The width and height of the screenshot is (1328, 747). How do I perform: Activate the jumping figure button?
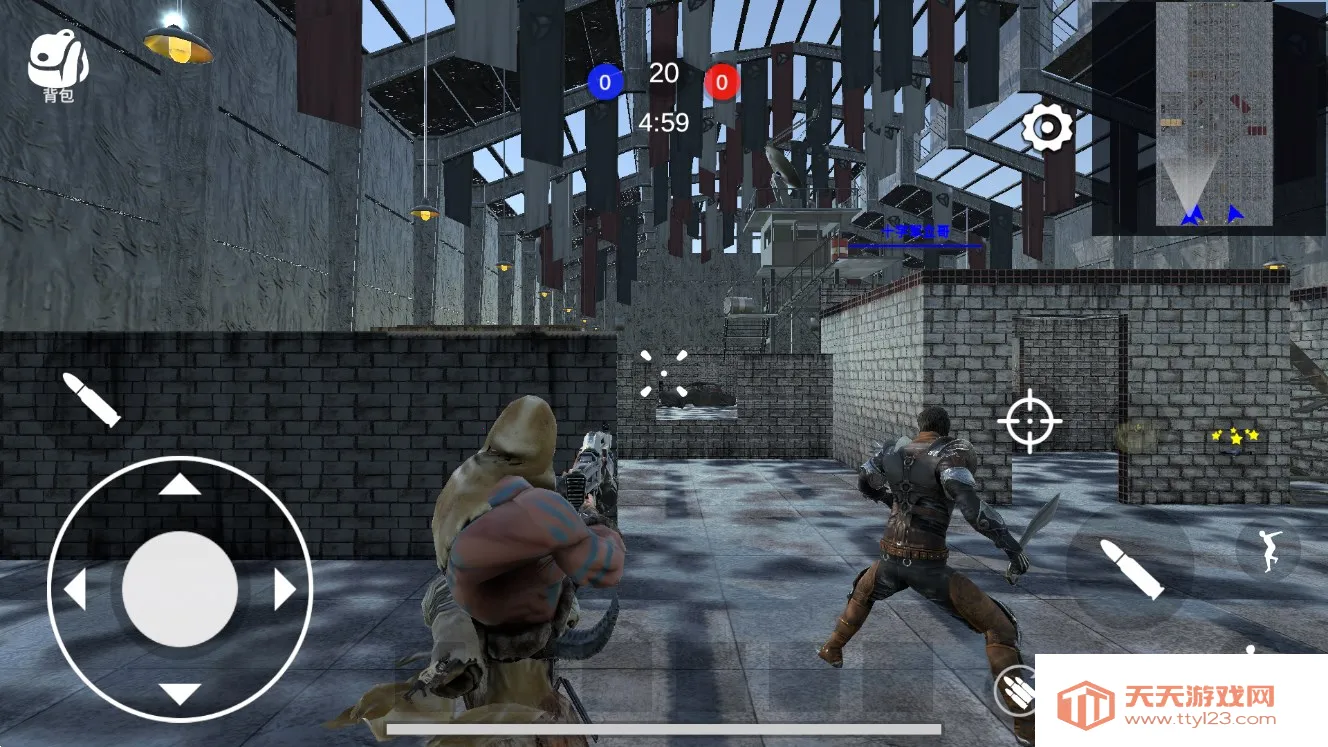tap(1269, 549)
